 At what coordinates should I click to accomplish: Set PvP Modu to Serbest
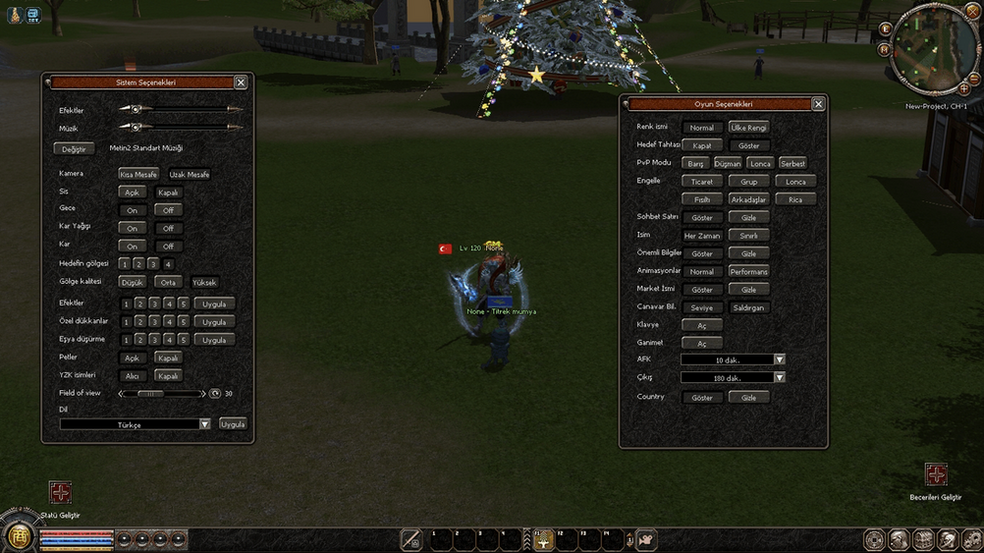pos(792,163)
